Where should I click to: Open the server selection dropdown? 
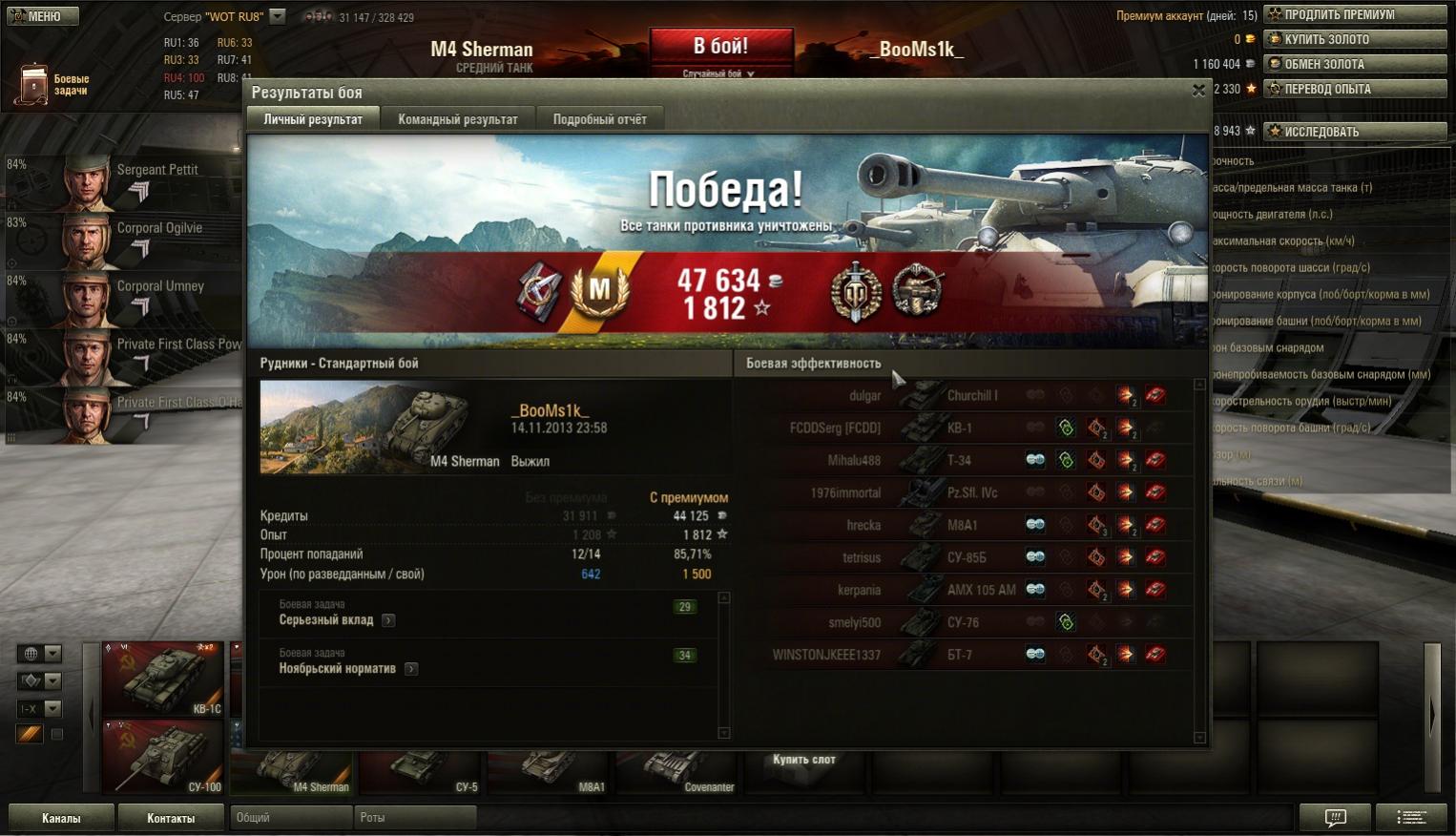point(278,16)
